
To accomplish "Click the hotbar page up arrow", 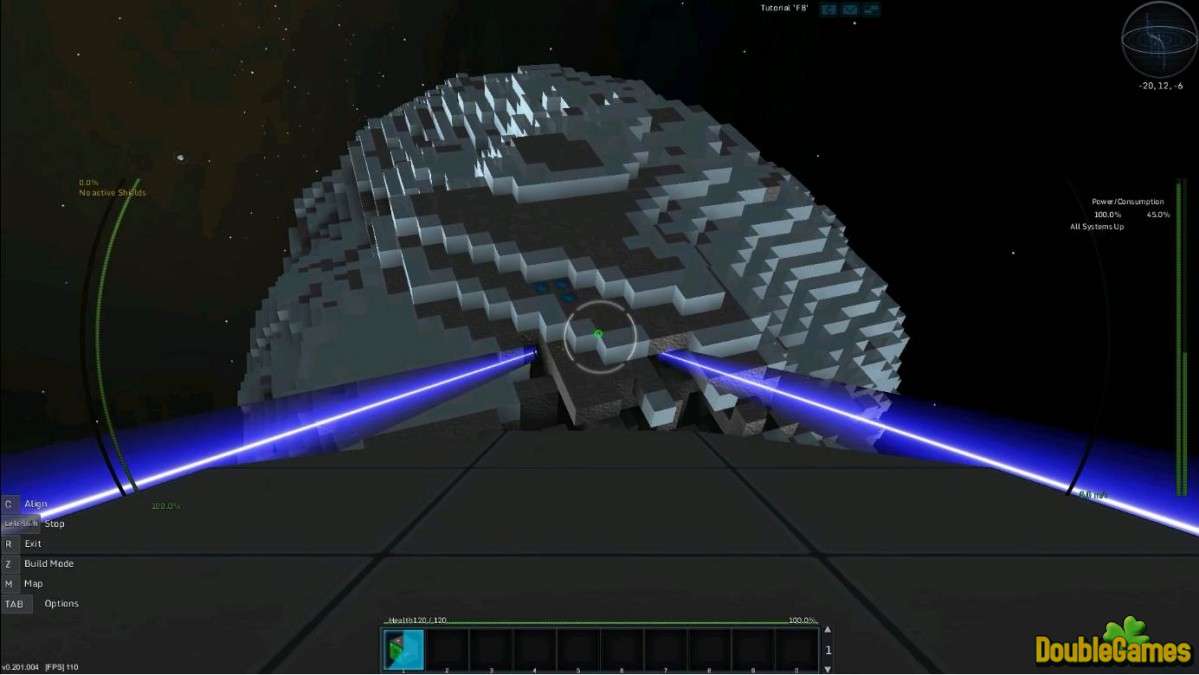I will [x=826, y=632].
